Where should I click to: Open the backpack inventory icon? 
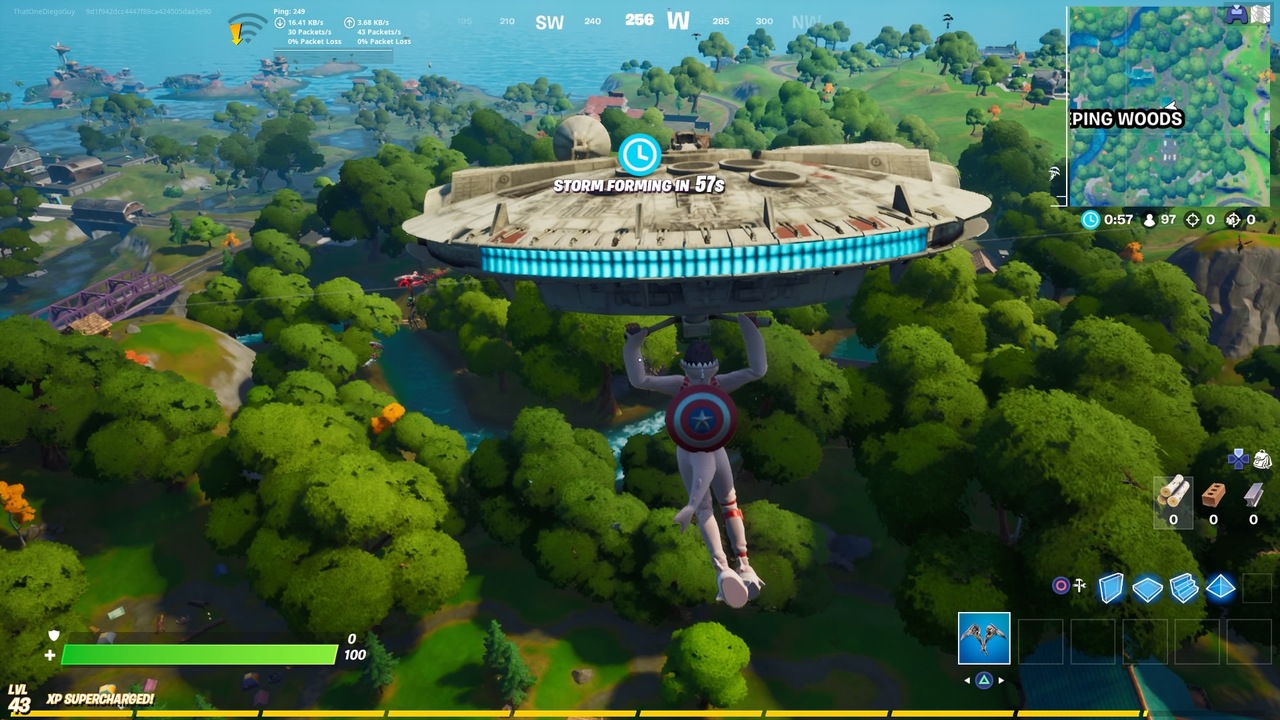(x=1262, y=461)
